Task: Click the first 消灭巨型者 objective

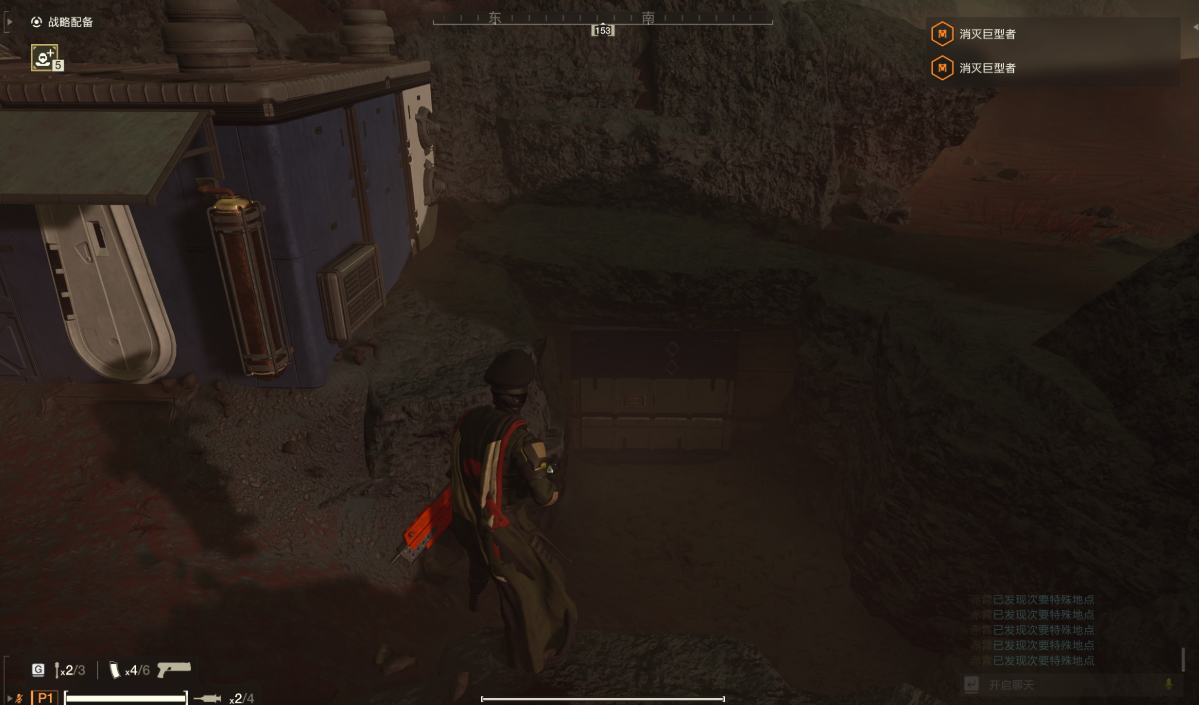Action: (x=987, y=34)
